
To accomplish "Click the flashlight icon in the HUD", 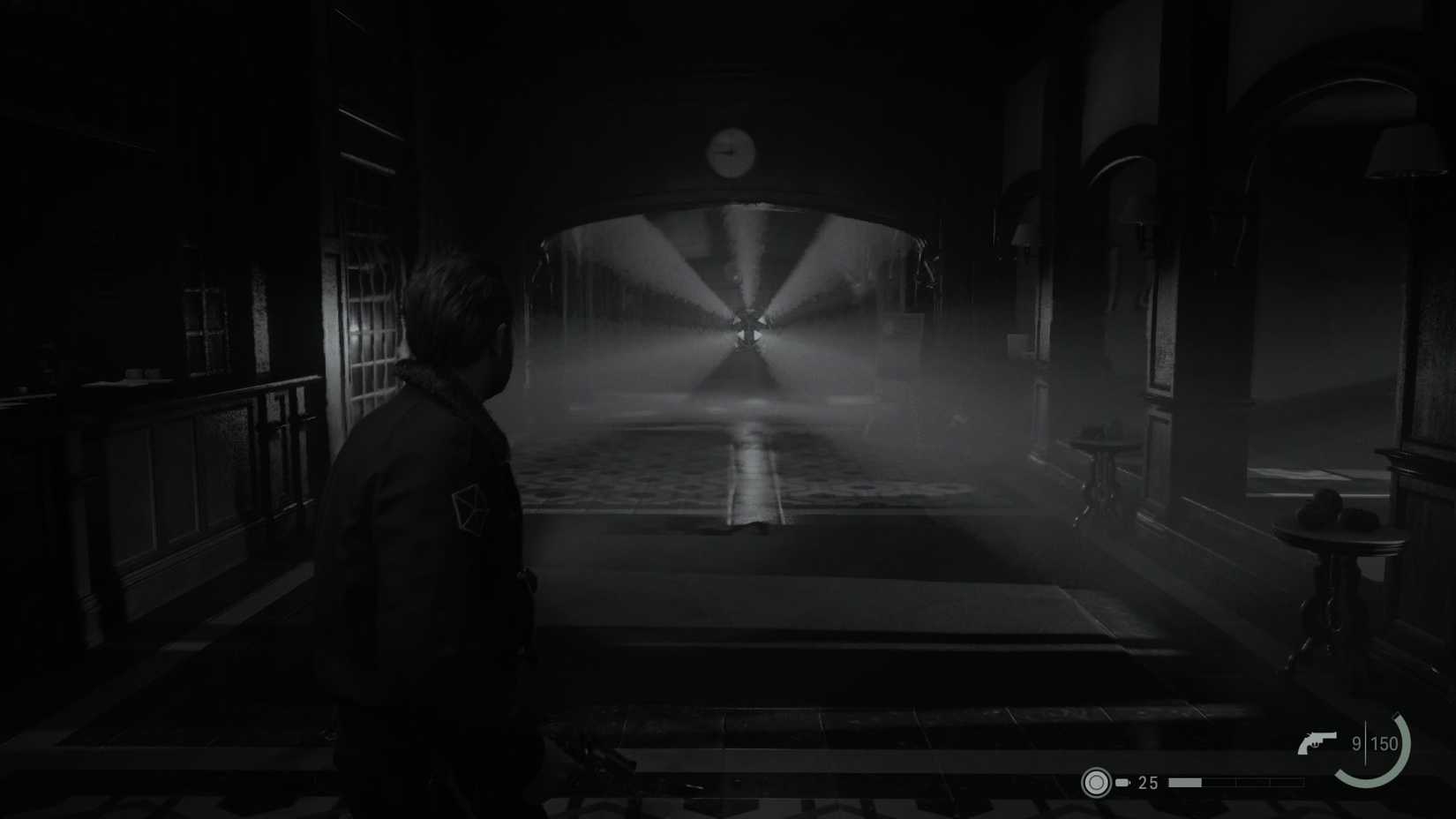I will click(1097, 781).
